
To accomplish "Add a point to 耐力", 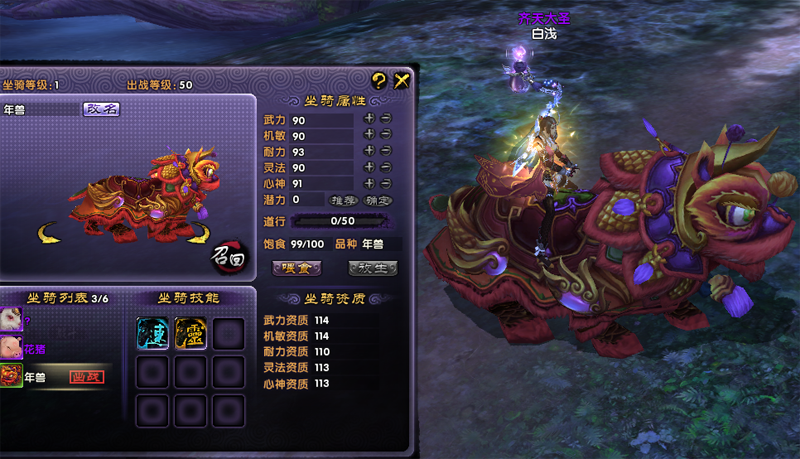I will [369, 151].
